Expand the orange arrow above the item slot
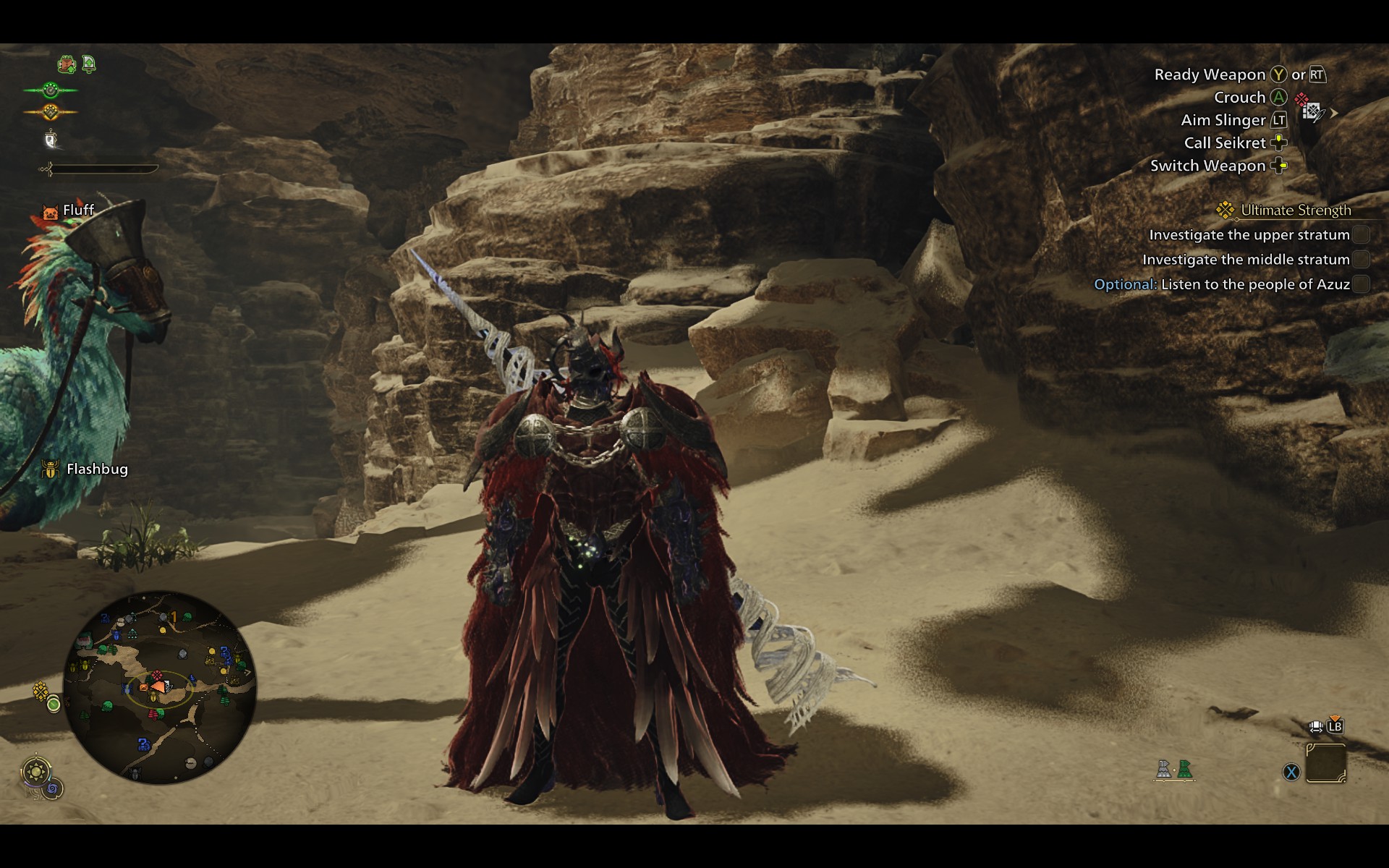 (1335, 717)
